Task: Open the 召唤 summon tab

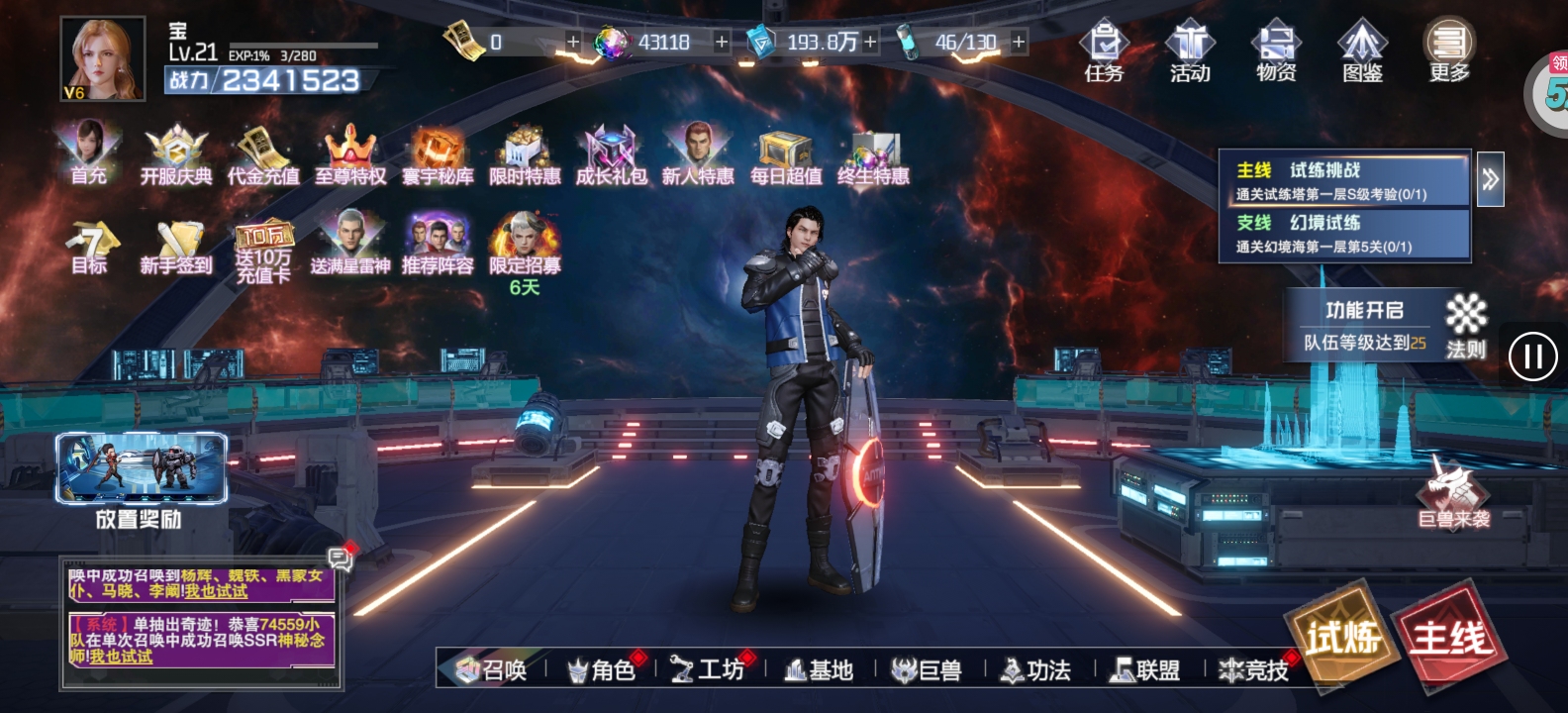Action: point(492,670)
